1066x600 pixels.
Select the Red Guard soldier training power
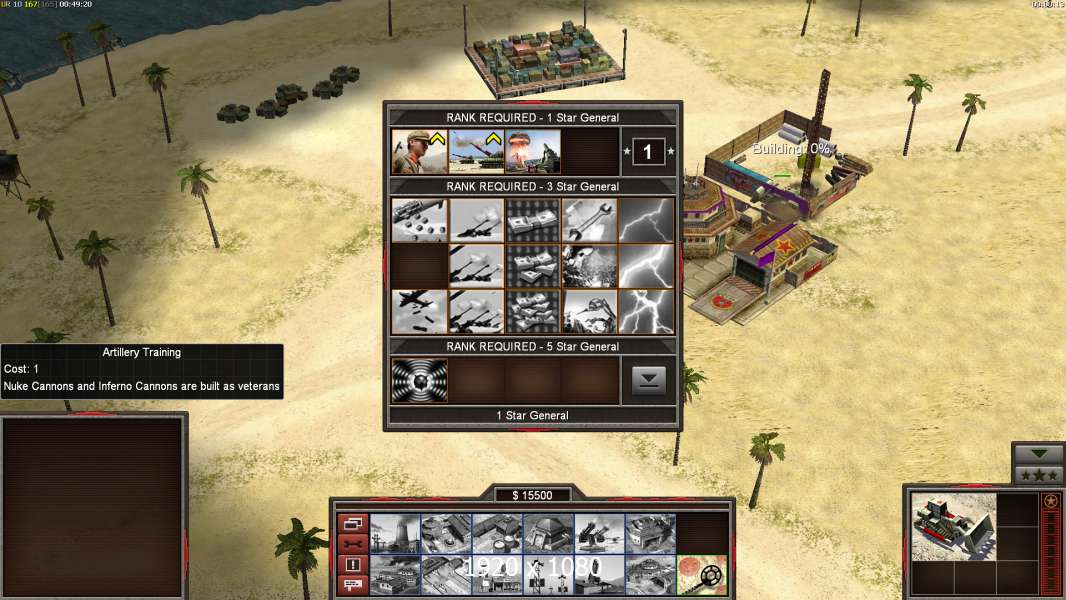pos(419,152)
